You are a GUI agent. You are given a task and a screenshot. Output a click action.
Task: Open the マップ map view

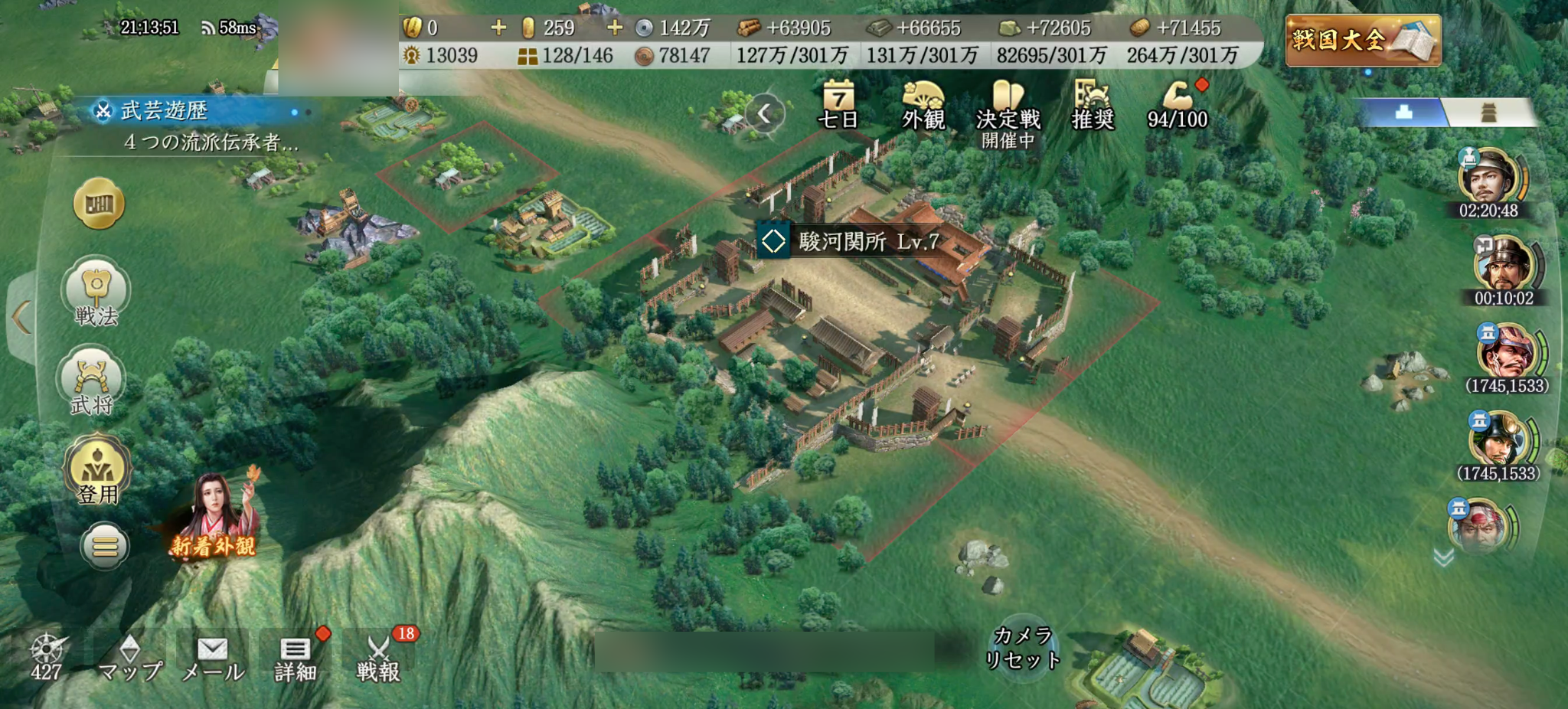click(130, 658)
